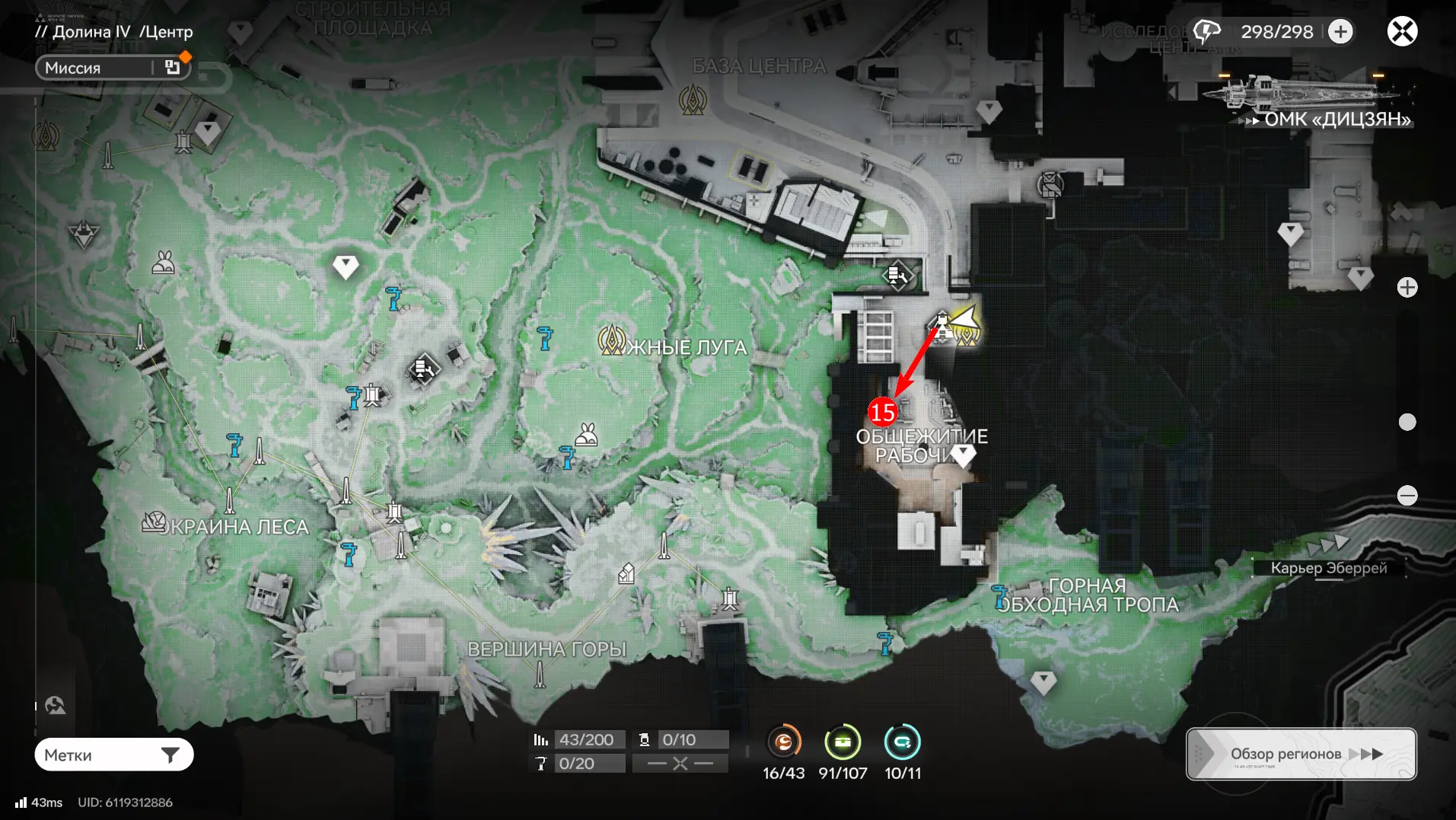Open Обзор регионов region overview
The height and width of the screenshot is (820, 1456).
pos(1301,754)
